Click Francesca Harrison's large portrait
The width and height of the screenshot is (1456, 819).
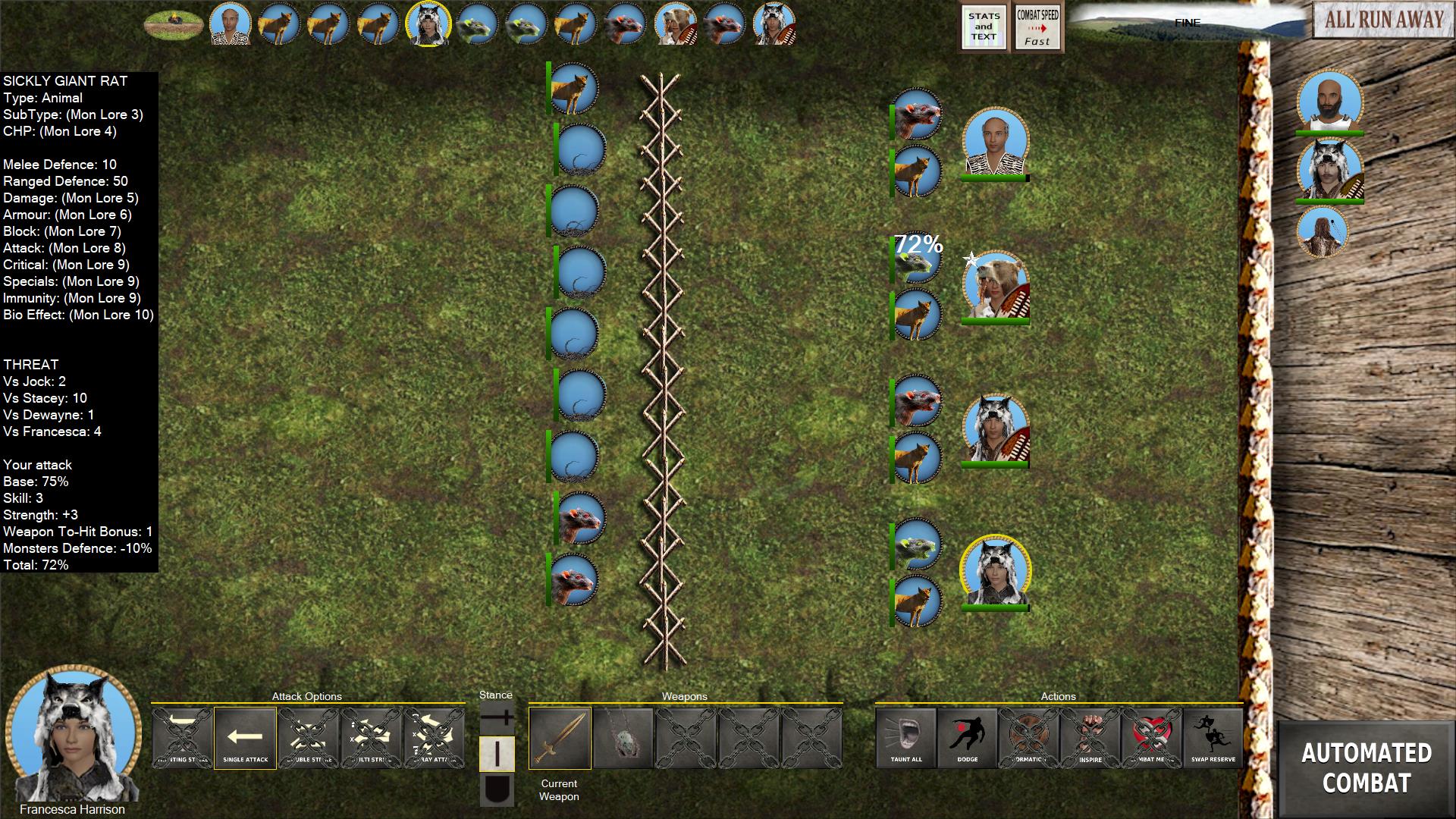(x=73, y=734)
